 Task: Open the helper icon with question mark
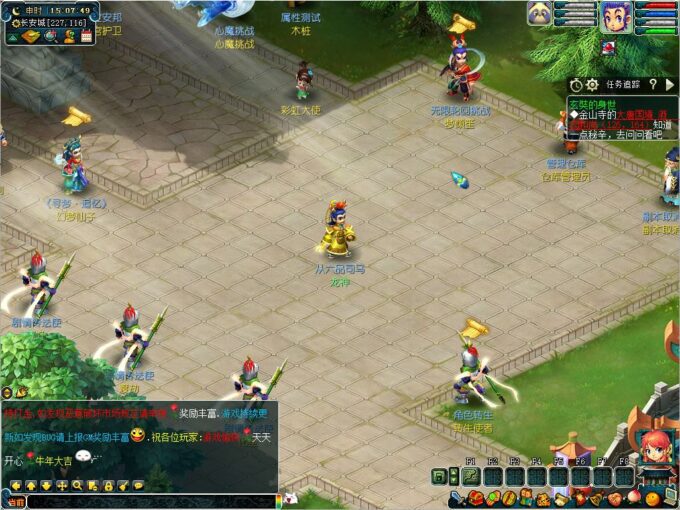pyautogui.click(x=69, y=37)
